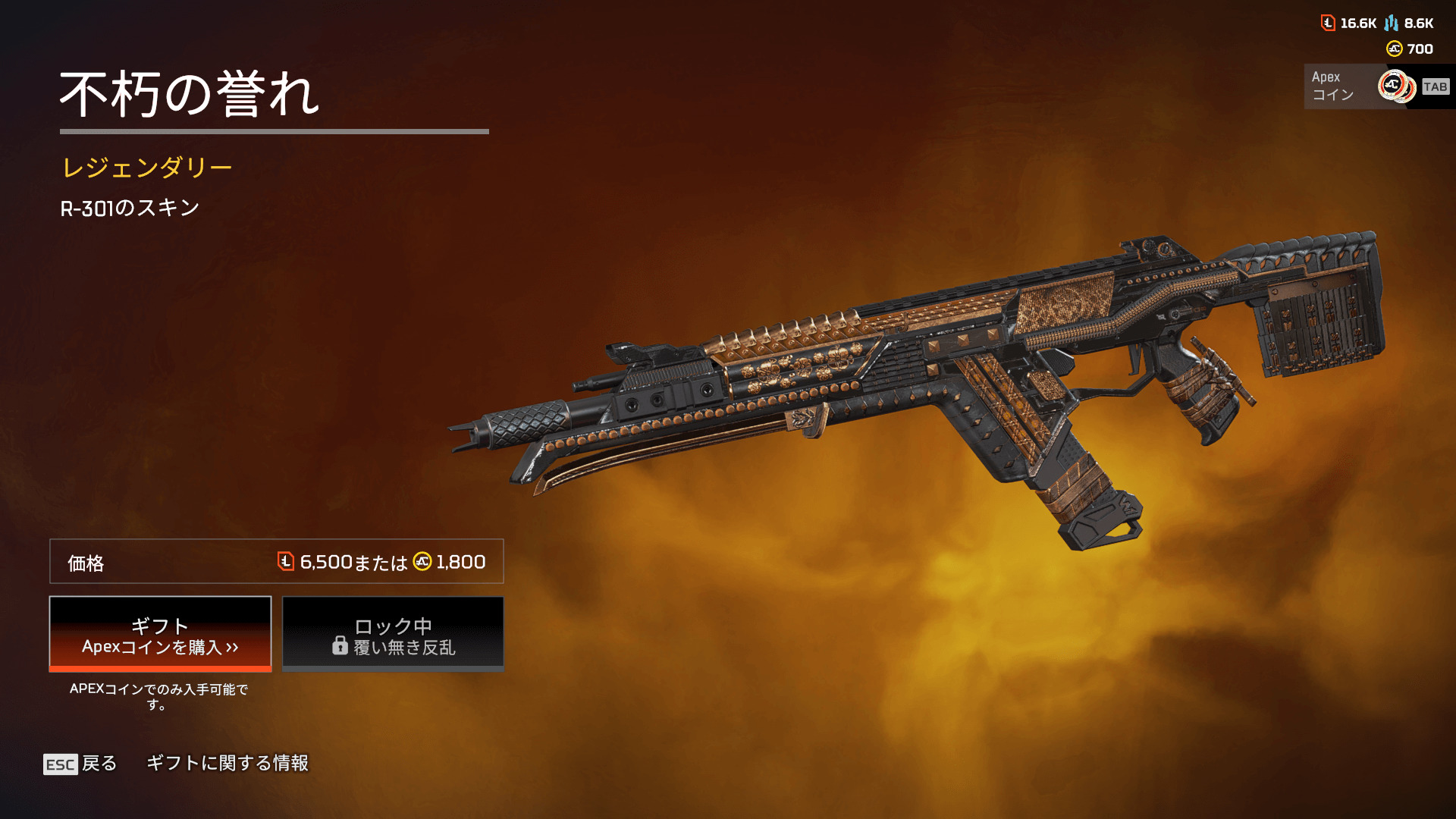Open the ギフト Apexコインを購入 button
This screenshot has height=819, width=1456.
pos(160,634)
